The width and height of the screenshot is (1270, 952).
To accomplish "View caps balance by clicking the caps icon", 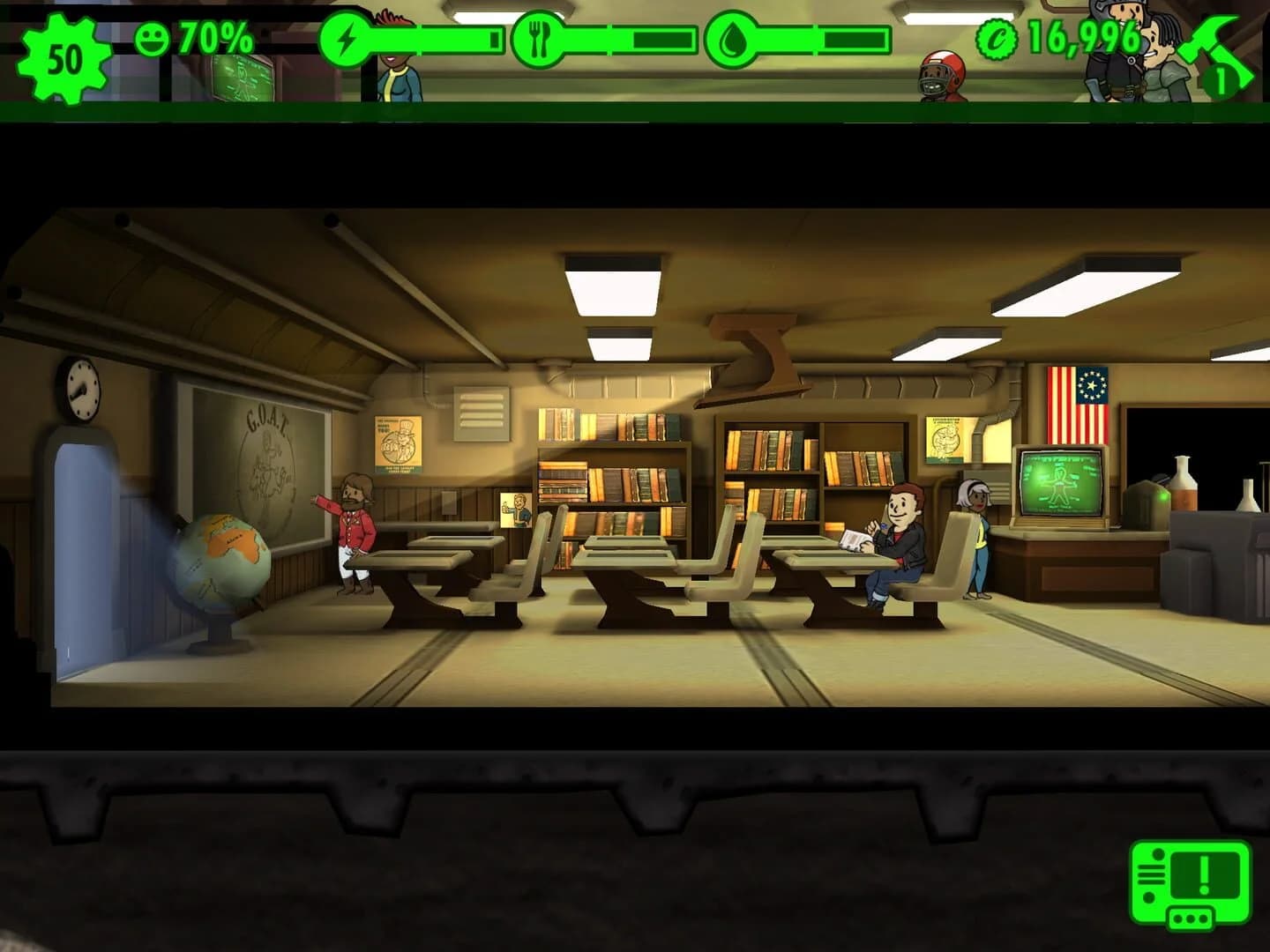I will [x=995, y=37].
